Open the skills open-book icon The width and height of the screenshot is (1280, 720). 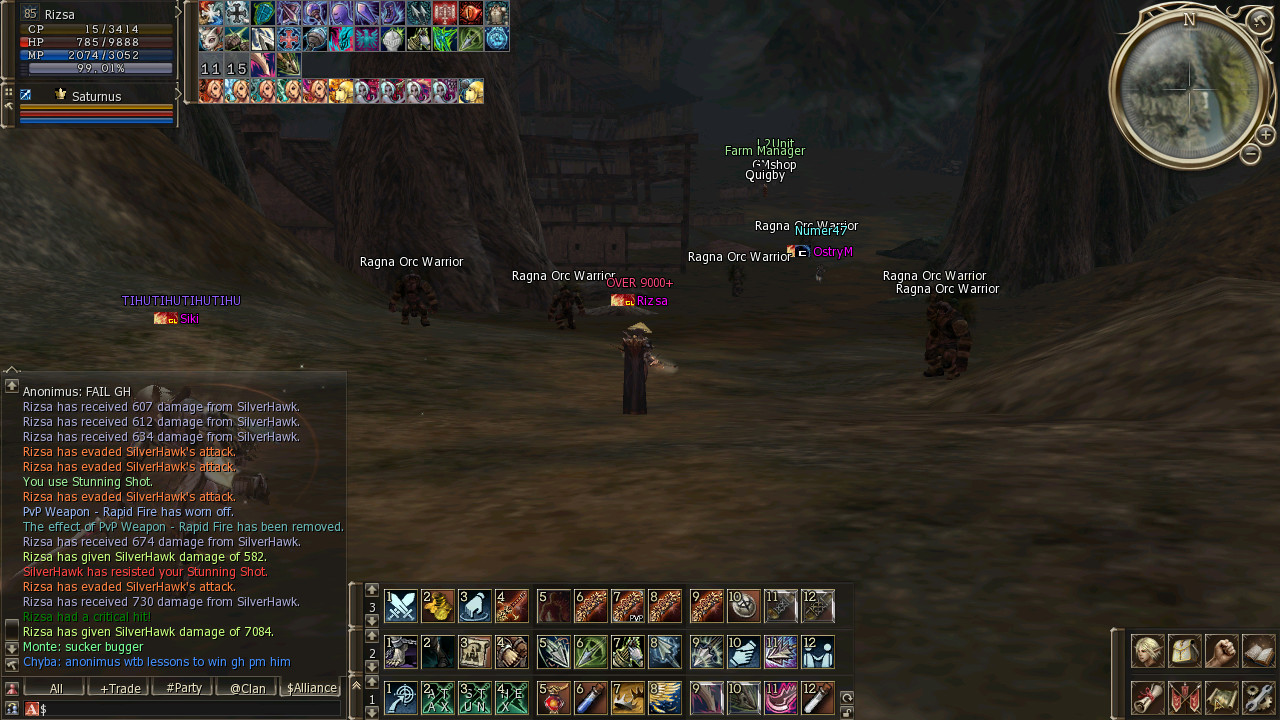1259,651
